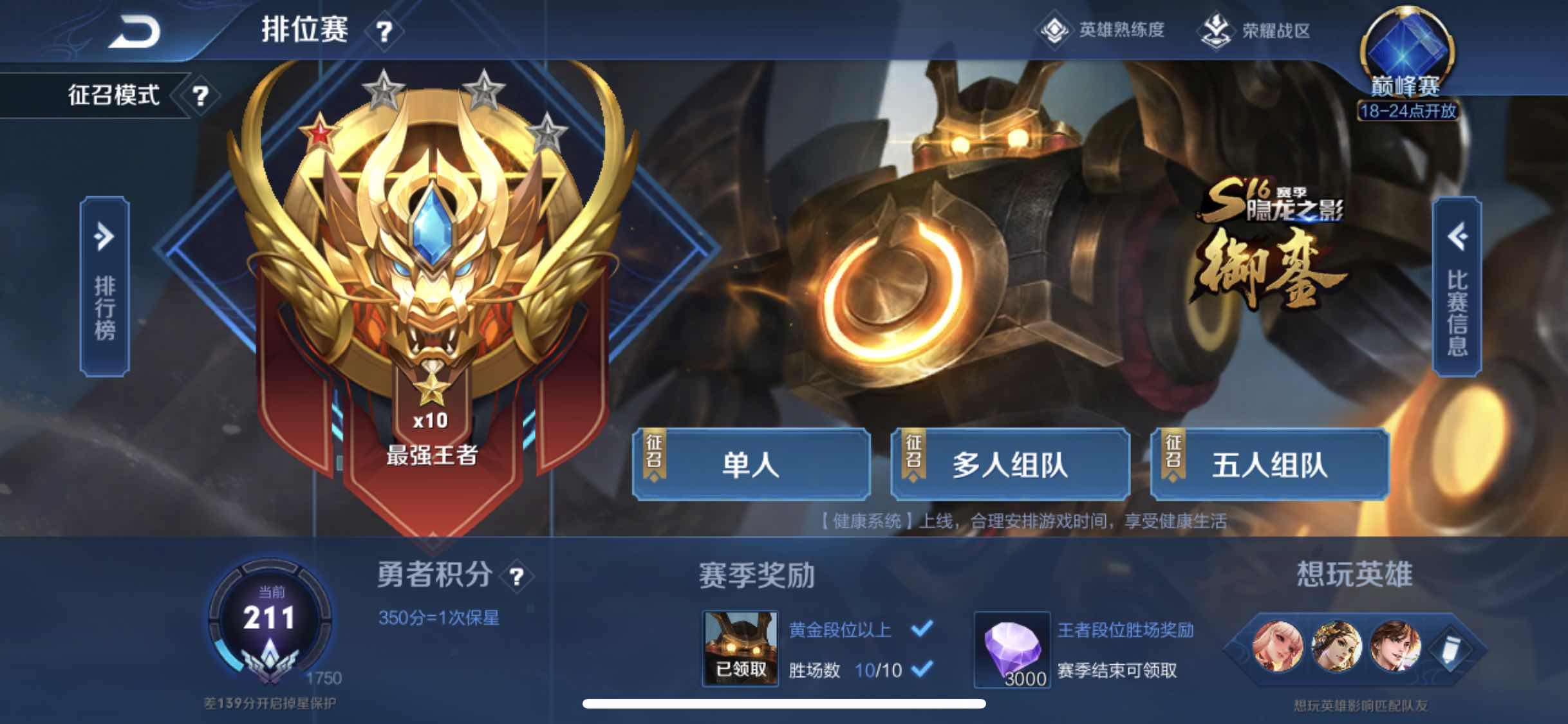Start matchmaking with 多人组队

1011,467
